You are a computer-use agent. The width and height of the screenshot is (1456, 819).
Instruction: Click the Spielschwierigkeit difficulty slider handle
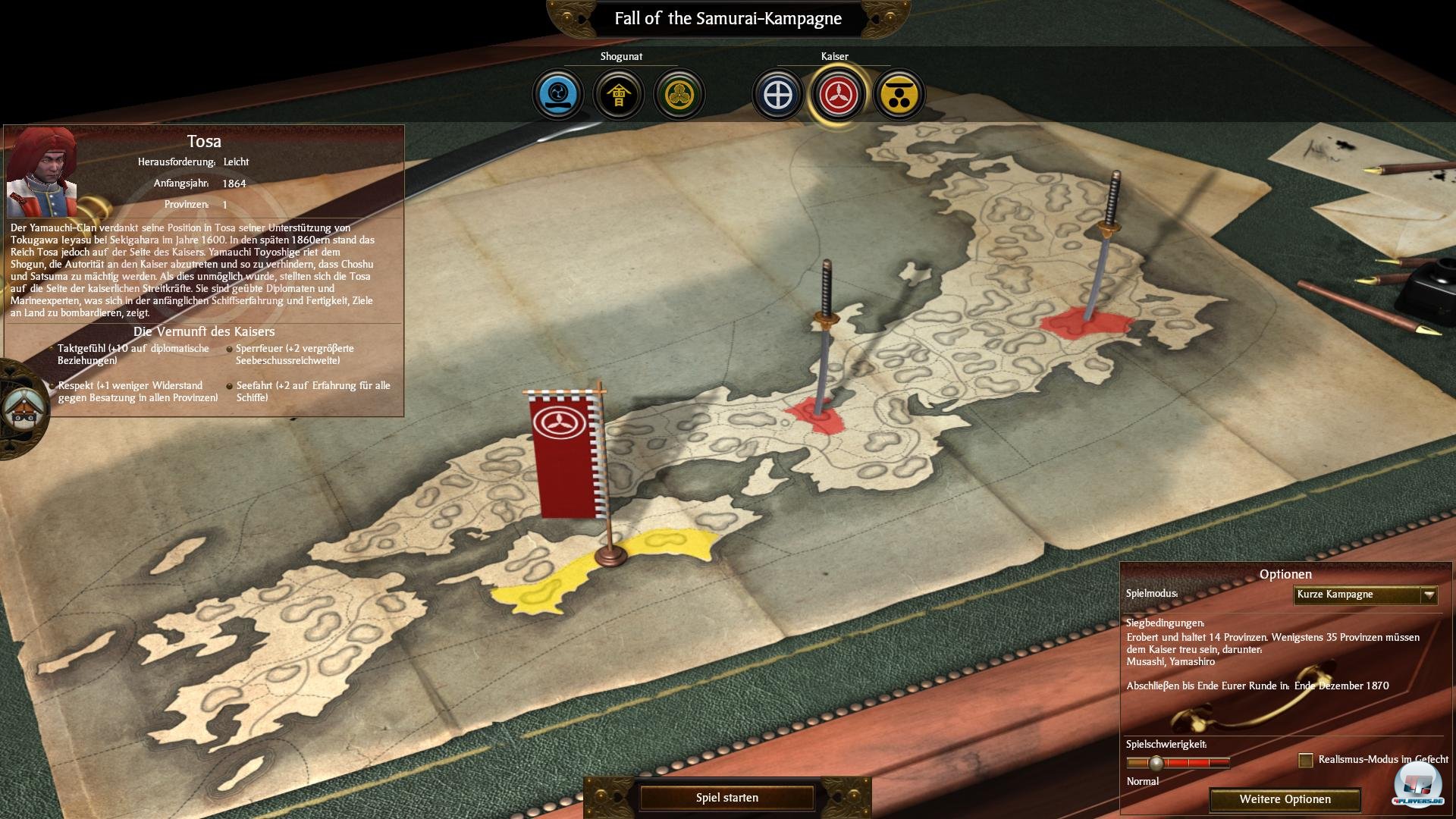click(1156, 763)
